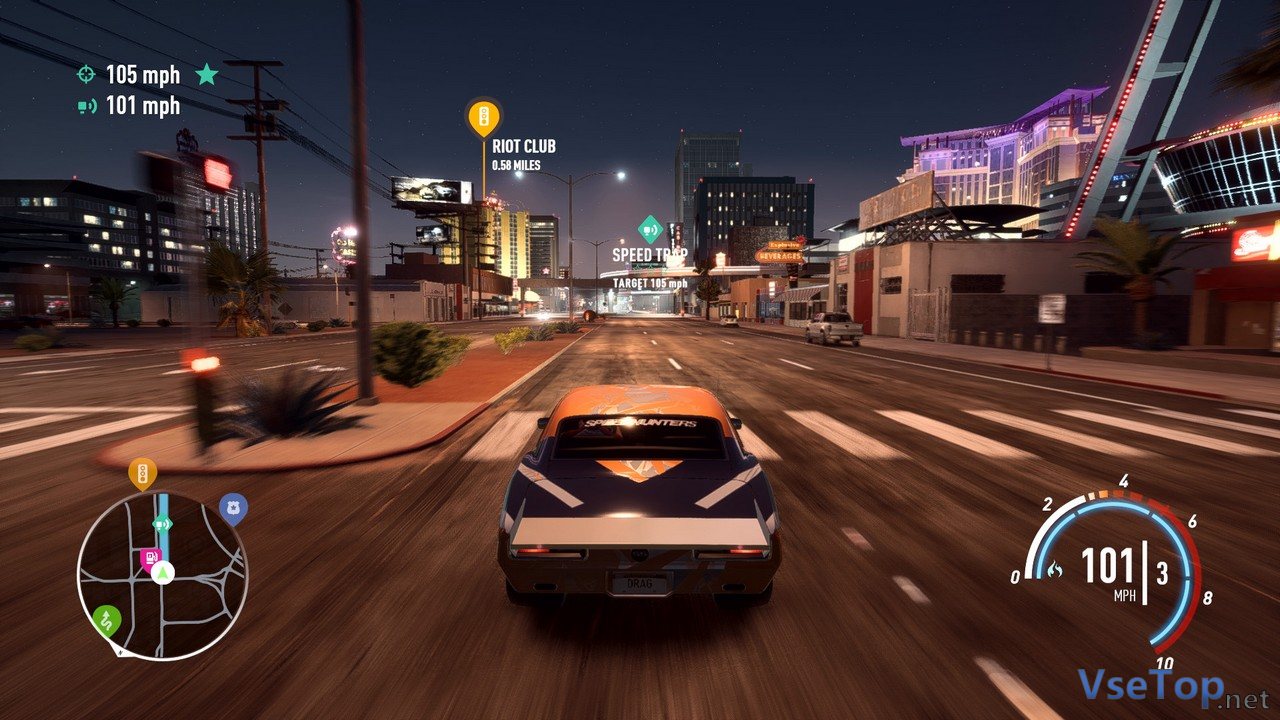Open the circular minimap
The width and height of the screenshot is (1280, 720).
pos(162,575)
